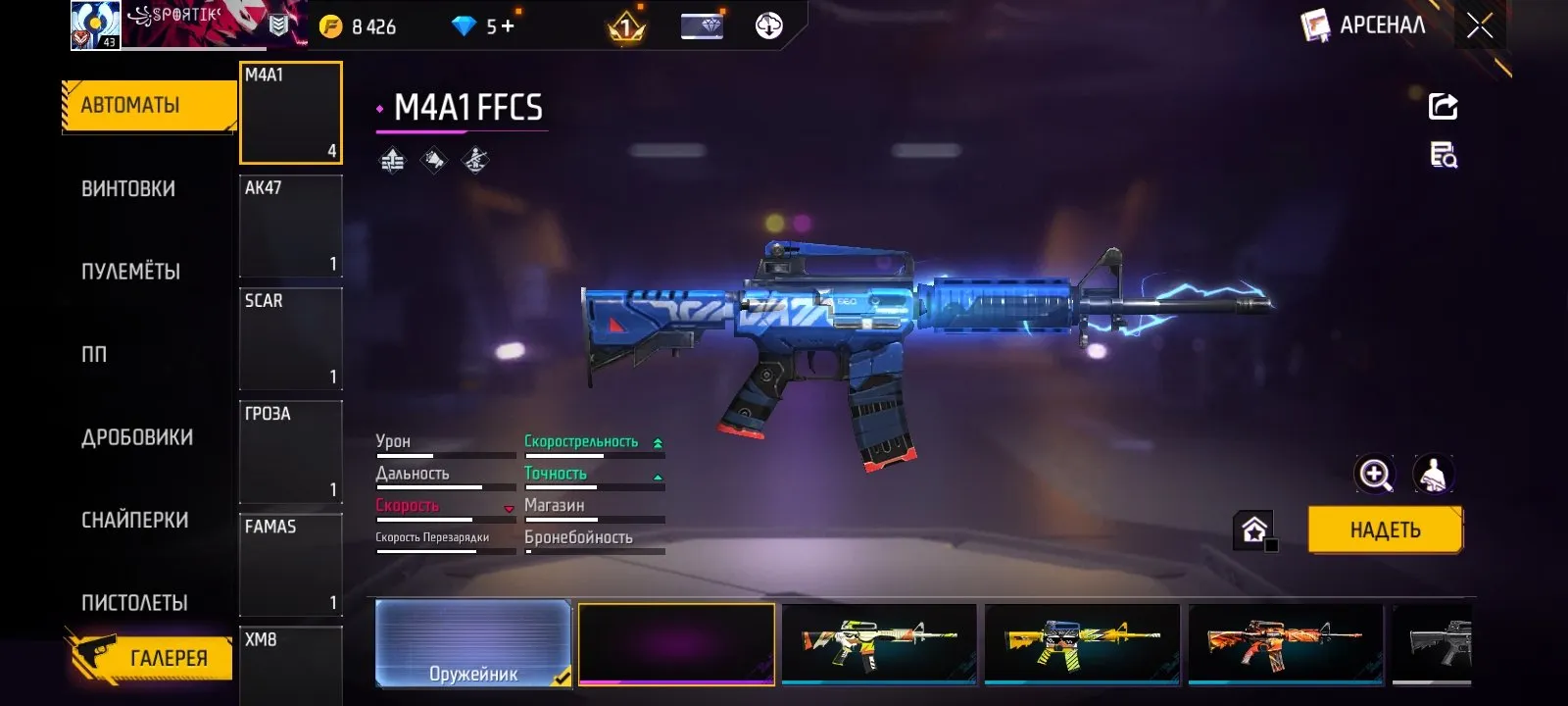Open character preview with weapon icon
1568x706 pixels.
(1432, 476)
